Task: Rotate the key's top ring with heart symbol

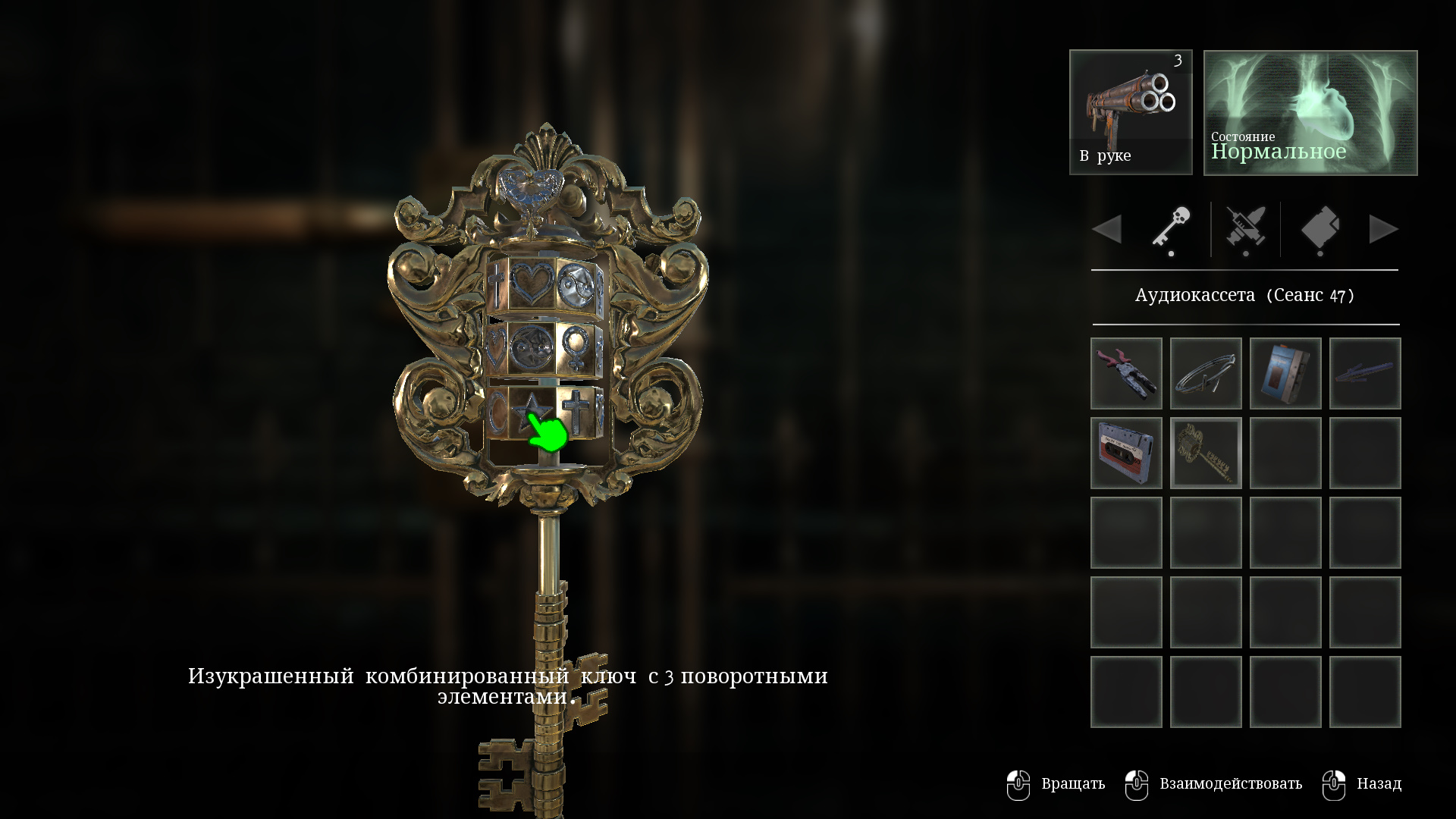Action: click(532, 284)
